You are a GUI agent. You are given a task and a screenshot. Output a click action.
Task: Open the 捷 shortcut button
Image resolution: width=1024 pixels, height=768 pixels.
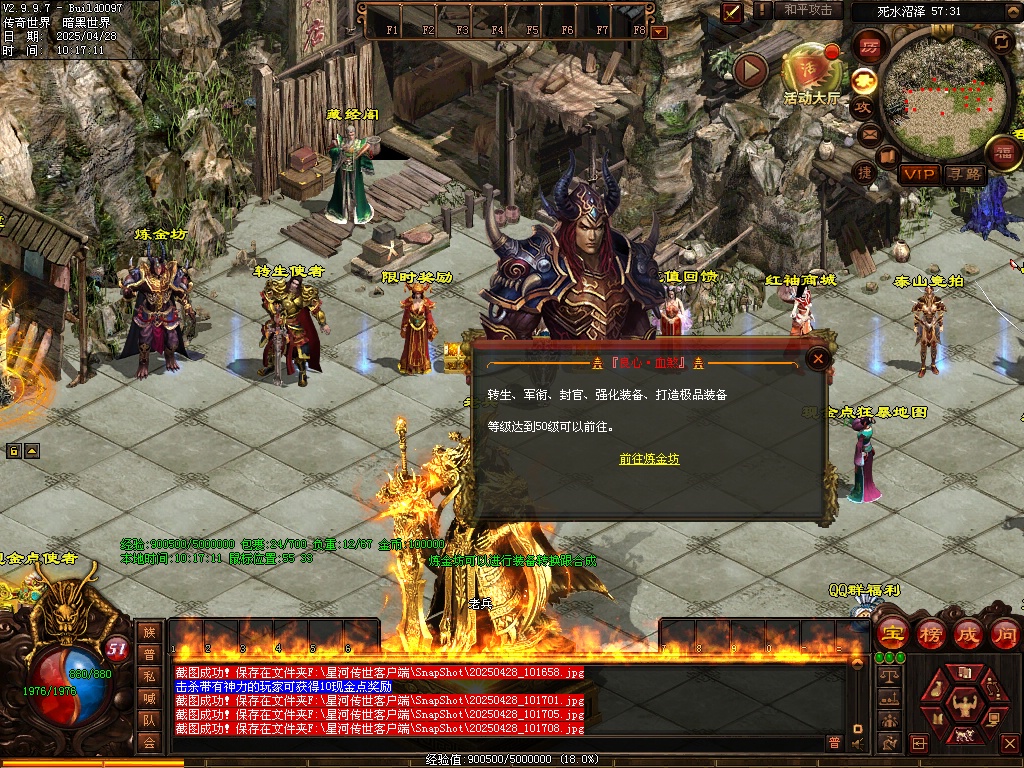click(866, 172)
